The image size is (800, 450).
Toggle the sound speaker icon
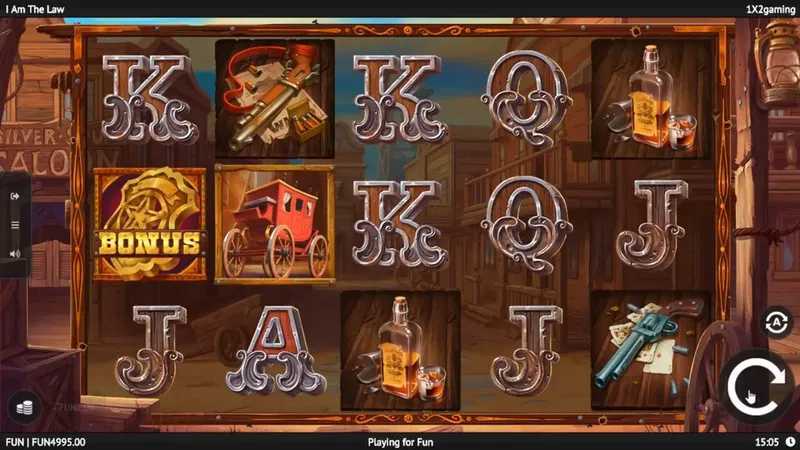[15, 254]
